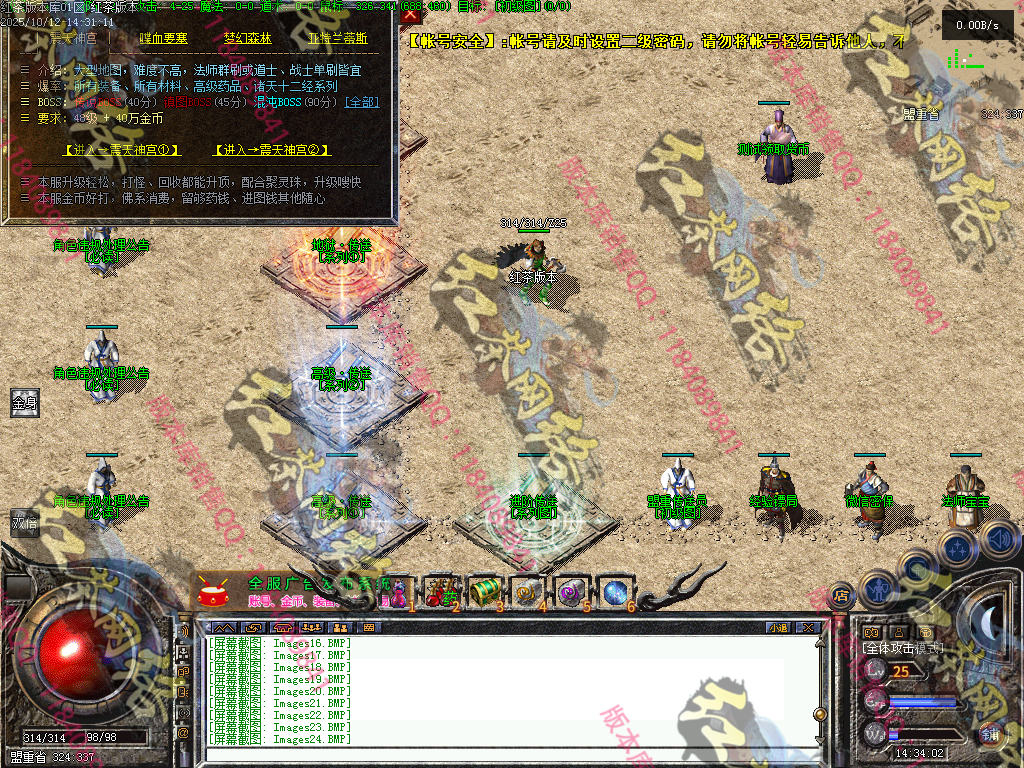Click the 小退 logout button
1024x768 pixels.
pyautogui.click(x=777, y=627)
